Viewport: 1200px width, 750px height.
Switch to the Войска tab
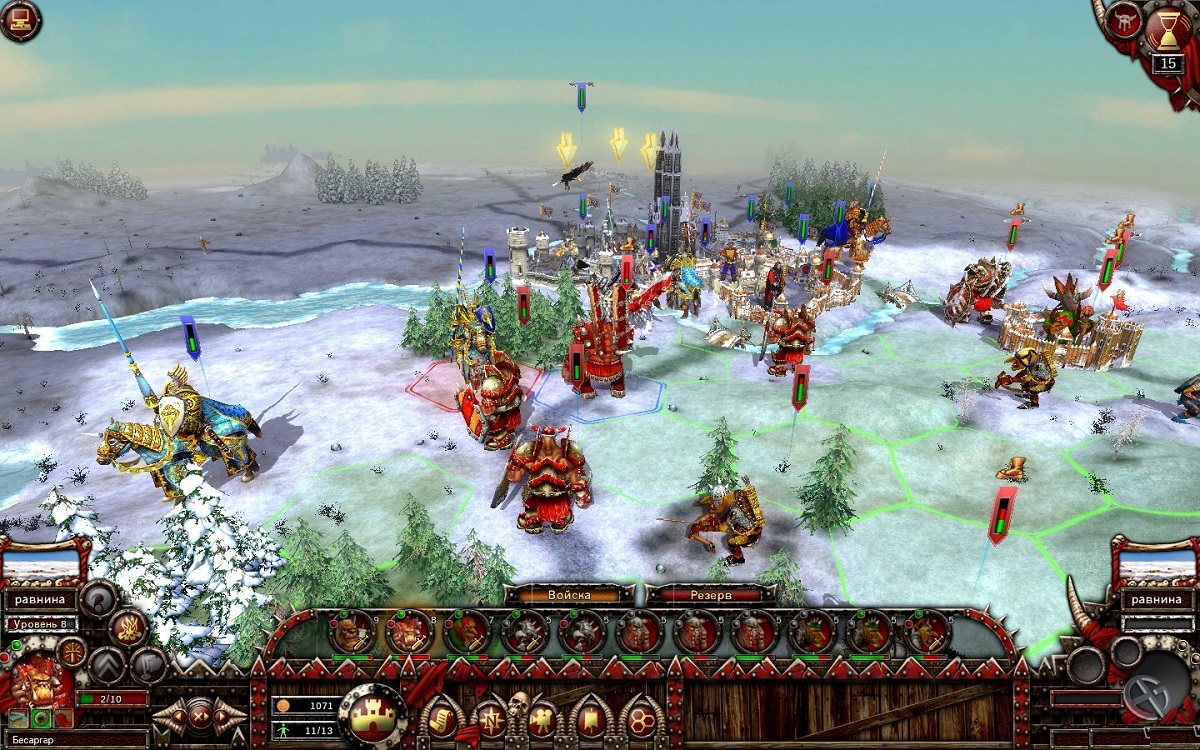(568, 594)
